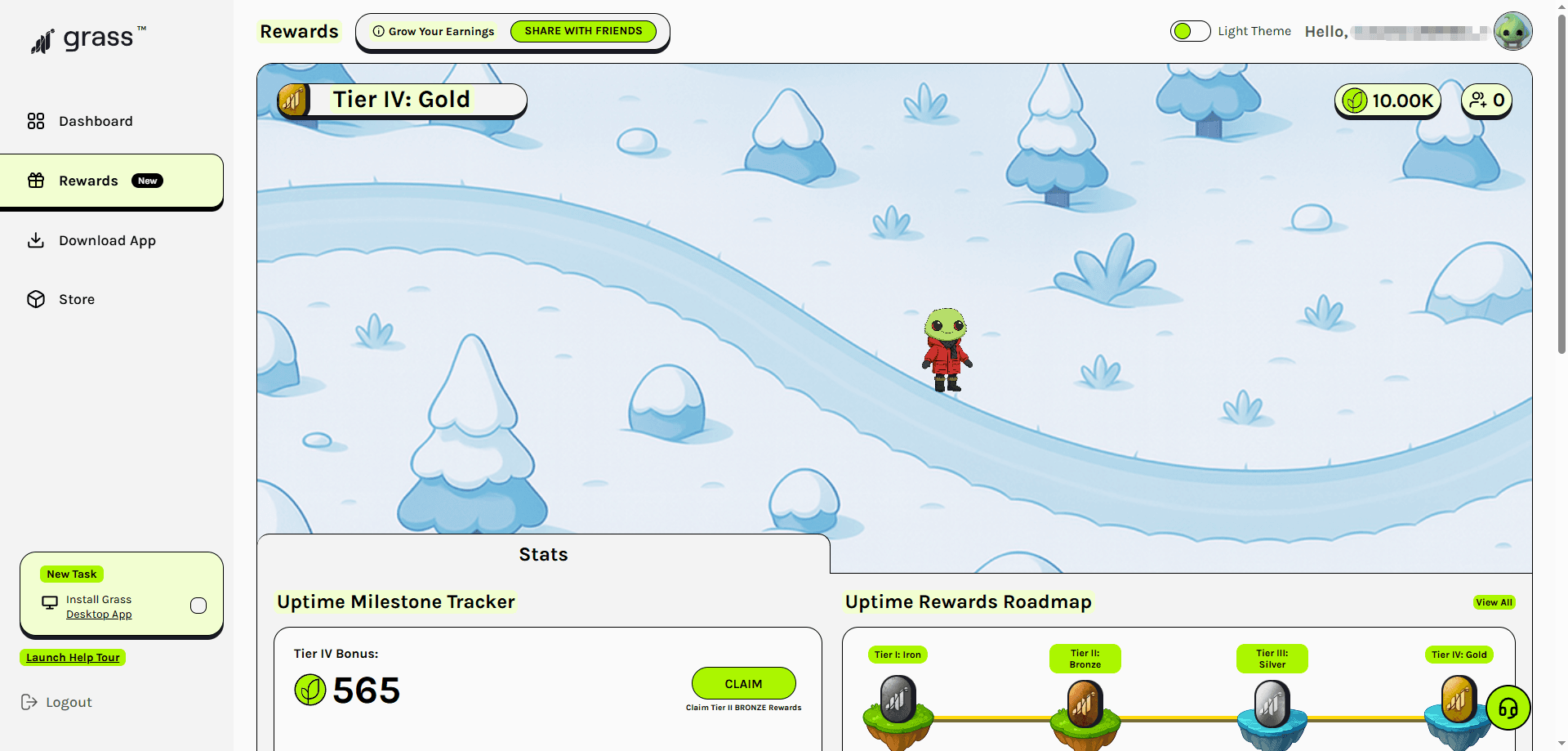Toggle the Light Theme switch
This screenshot has width=1568, height=751.
(x=1190, y=31)
